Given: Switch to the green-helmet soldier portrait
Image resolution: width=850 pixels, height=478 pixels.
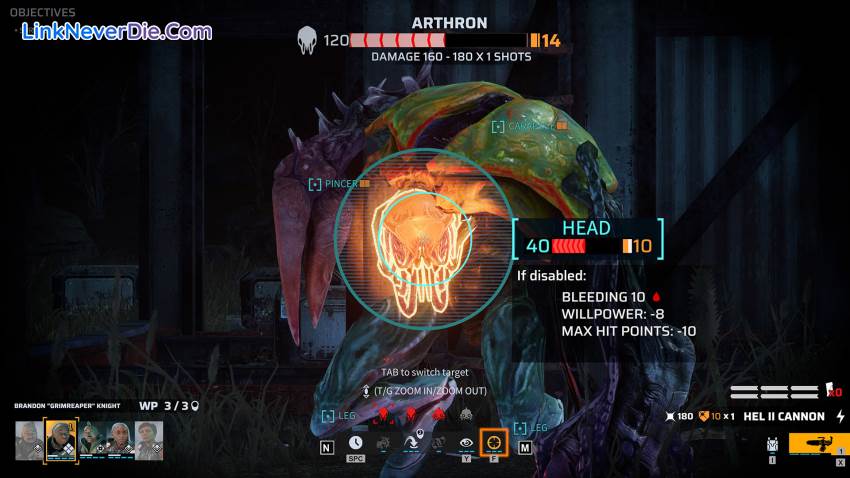Looking at the screenshot, I should [x=91, y=439].
